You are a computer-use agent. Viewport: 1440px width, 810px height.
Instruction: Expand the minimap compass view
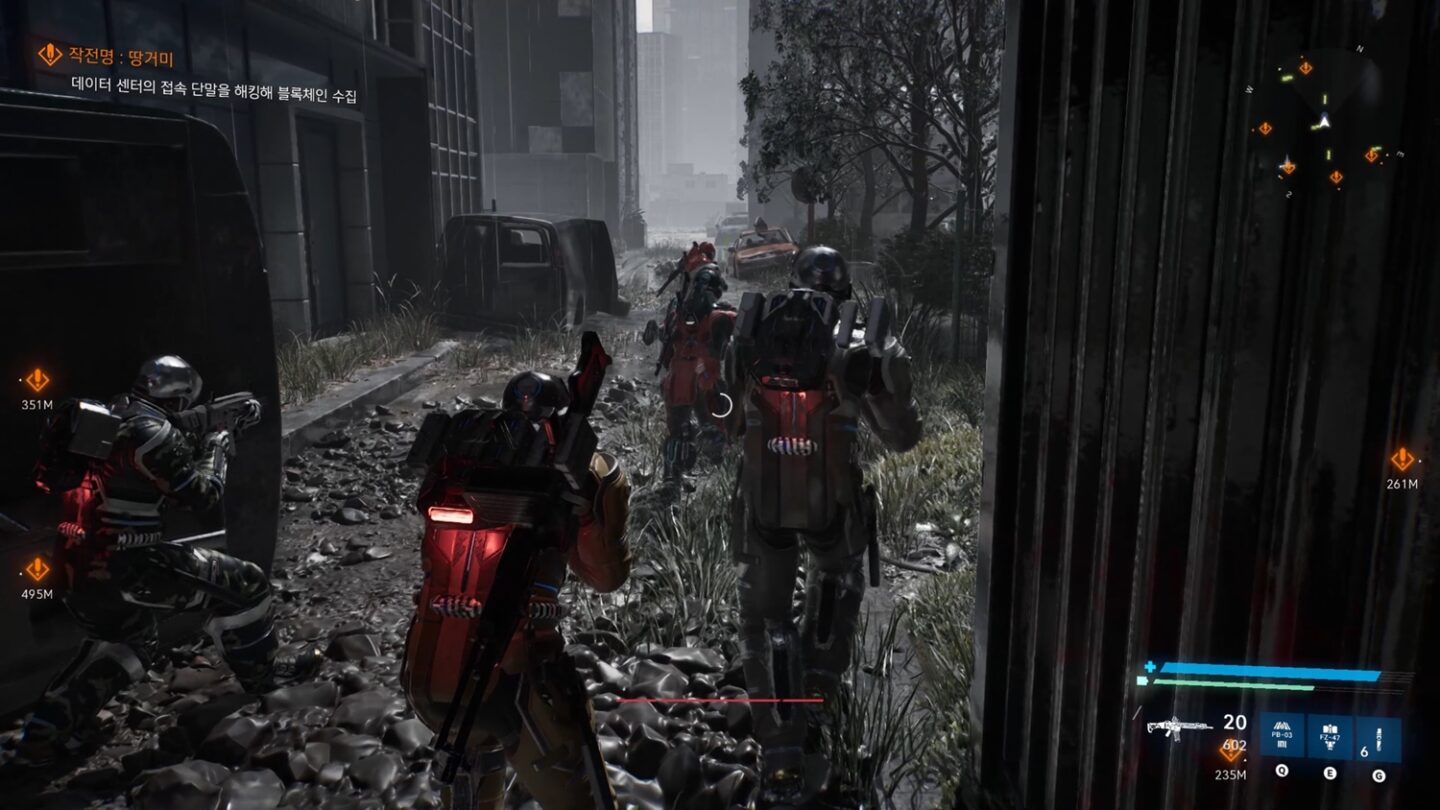[x=1322, y=110]
